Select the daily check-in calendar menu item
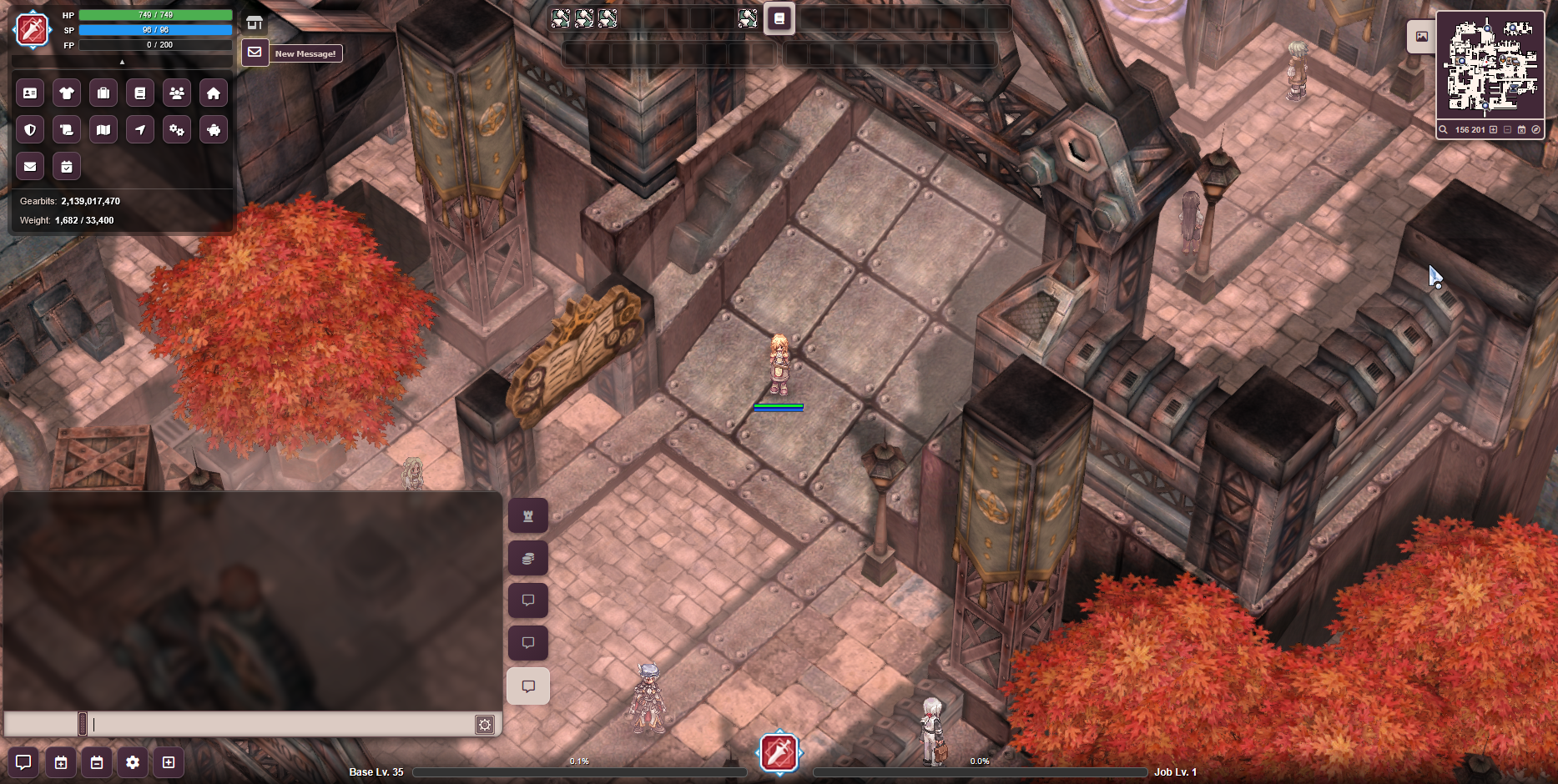Screen dimensions: 1558x784 [67, 166]
